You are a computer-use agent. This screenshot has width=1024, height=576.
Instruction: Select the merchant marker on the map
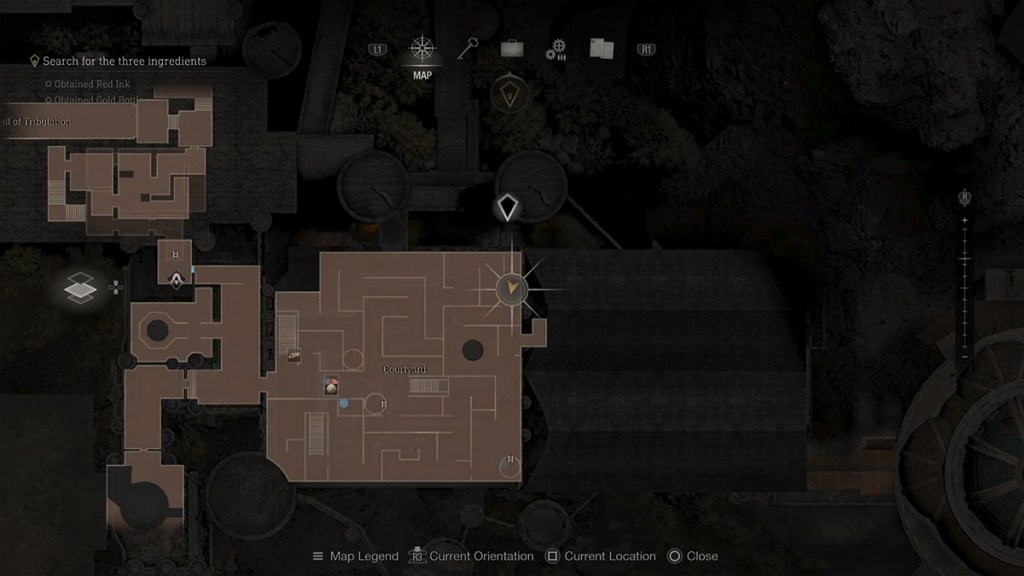[177, 281]
